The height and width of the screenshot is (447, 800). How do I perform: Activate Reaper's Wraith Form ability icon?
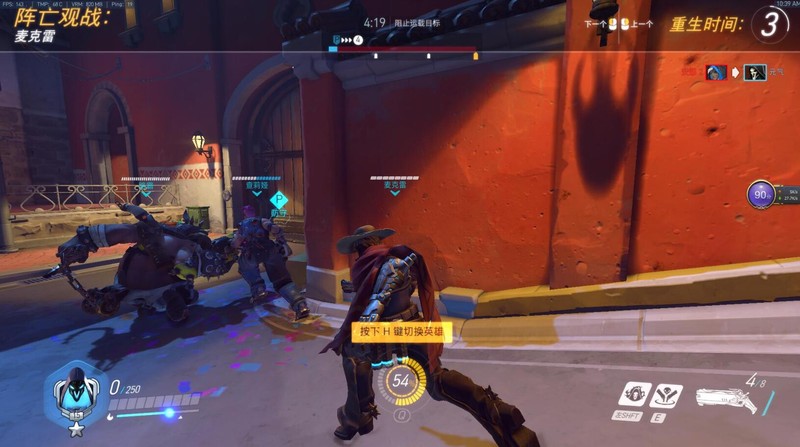point(633,395)
